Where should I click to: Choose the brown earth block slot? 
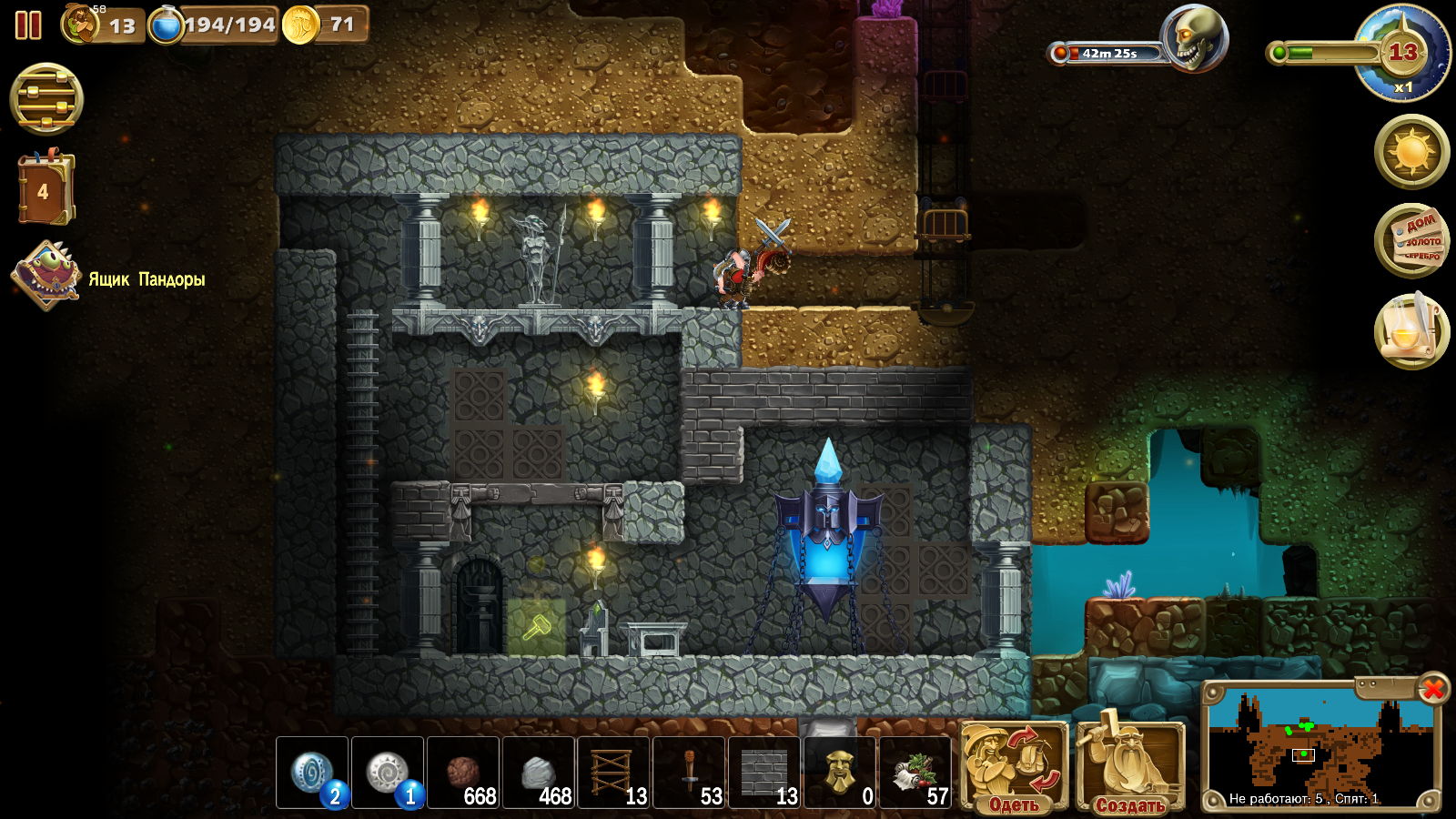pyautogui.click(x=463, y=773)
